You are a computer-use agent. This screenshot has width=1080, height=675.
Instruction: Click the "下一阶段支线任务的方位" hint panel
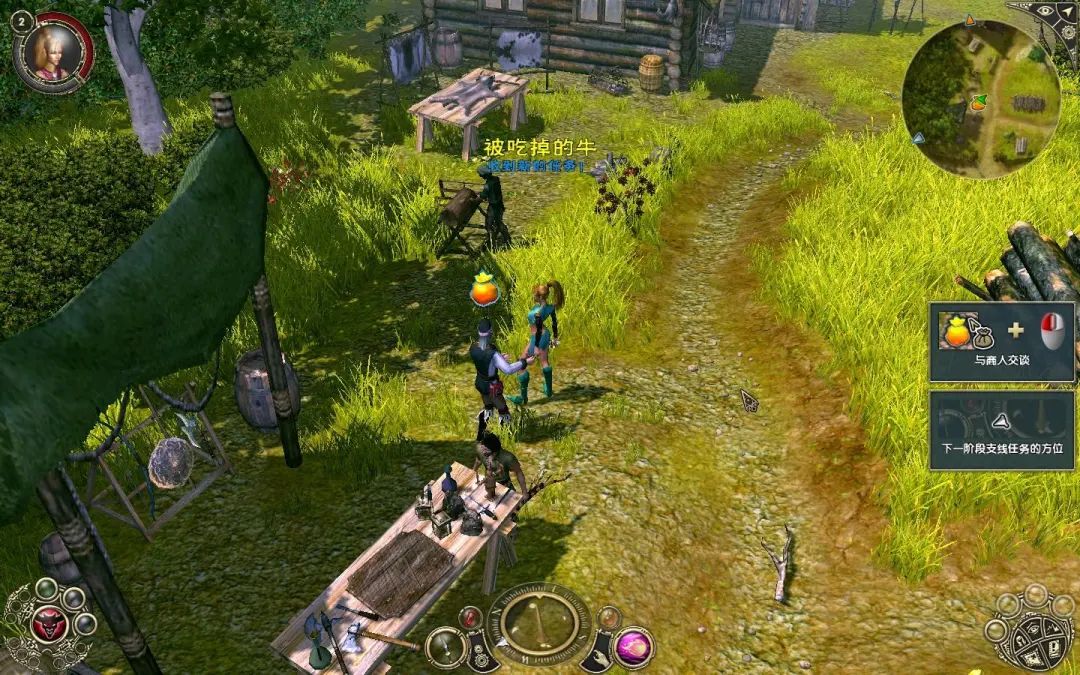coord(1003,430)
